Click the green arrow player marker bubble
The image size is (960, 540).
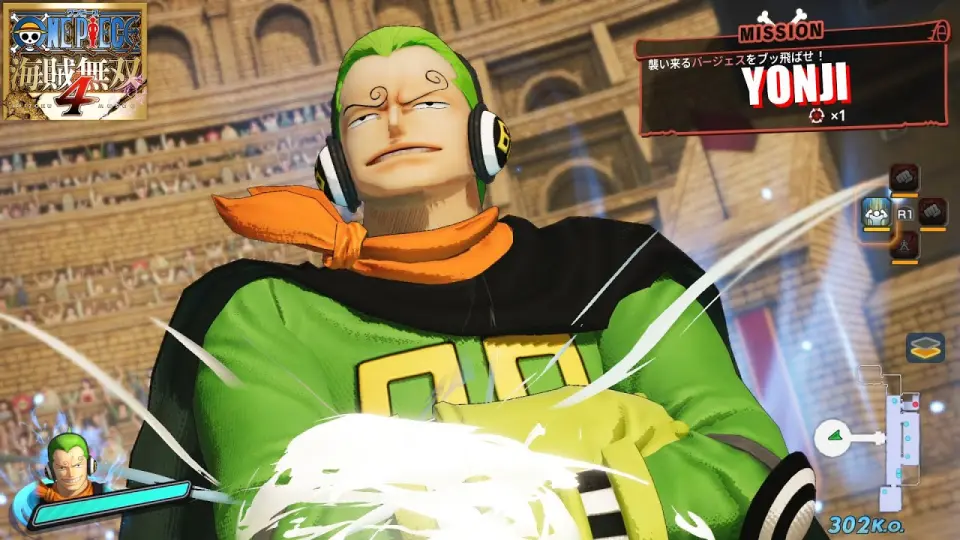(x=833, y=436)
